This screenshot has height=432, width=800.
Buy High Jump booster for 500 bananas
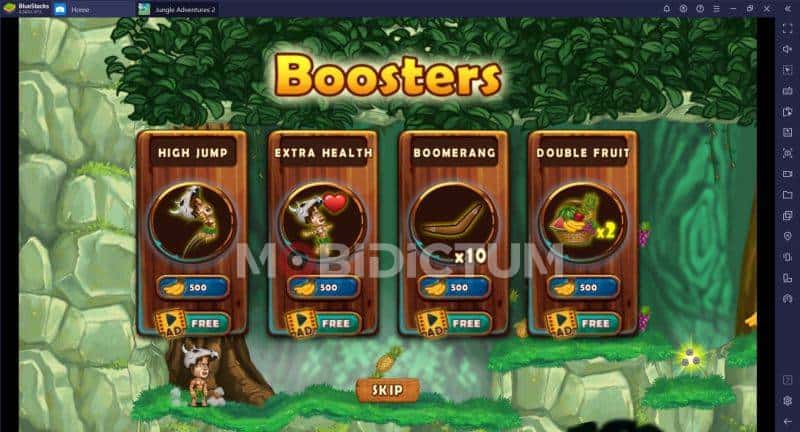(192, 287)
